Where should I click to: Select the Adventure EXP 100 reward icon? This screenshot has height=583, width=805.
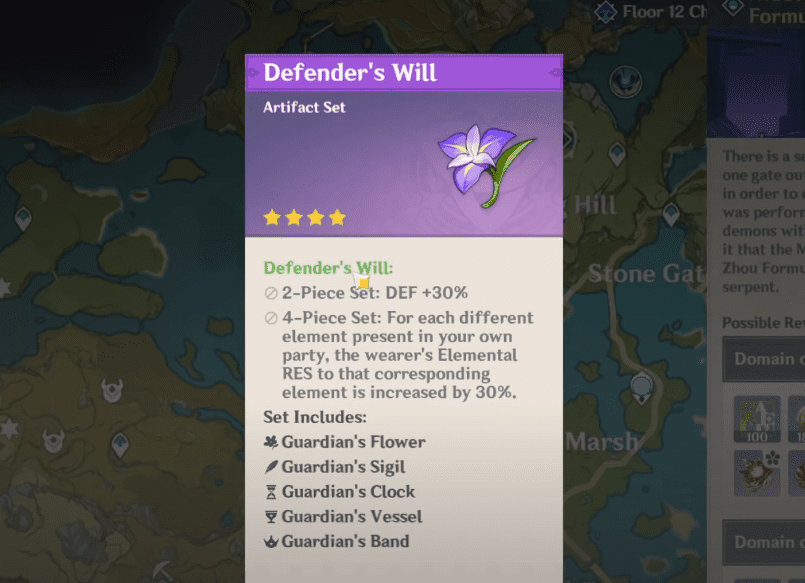tap(755, 418)
